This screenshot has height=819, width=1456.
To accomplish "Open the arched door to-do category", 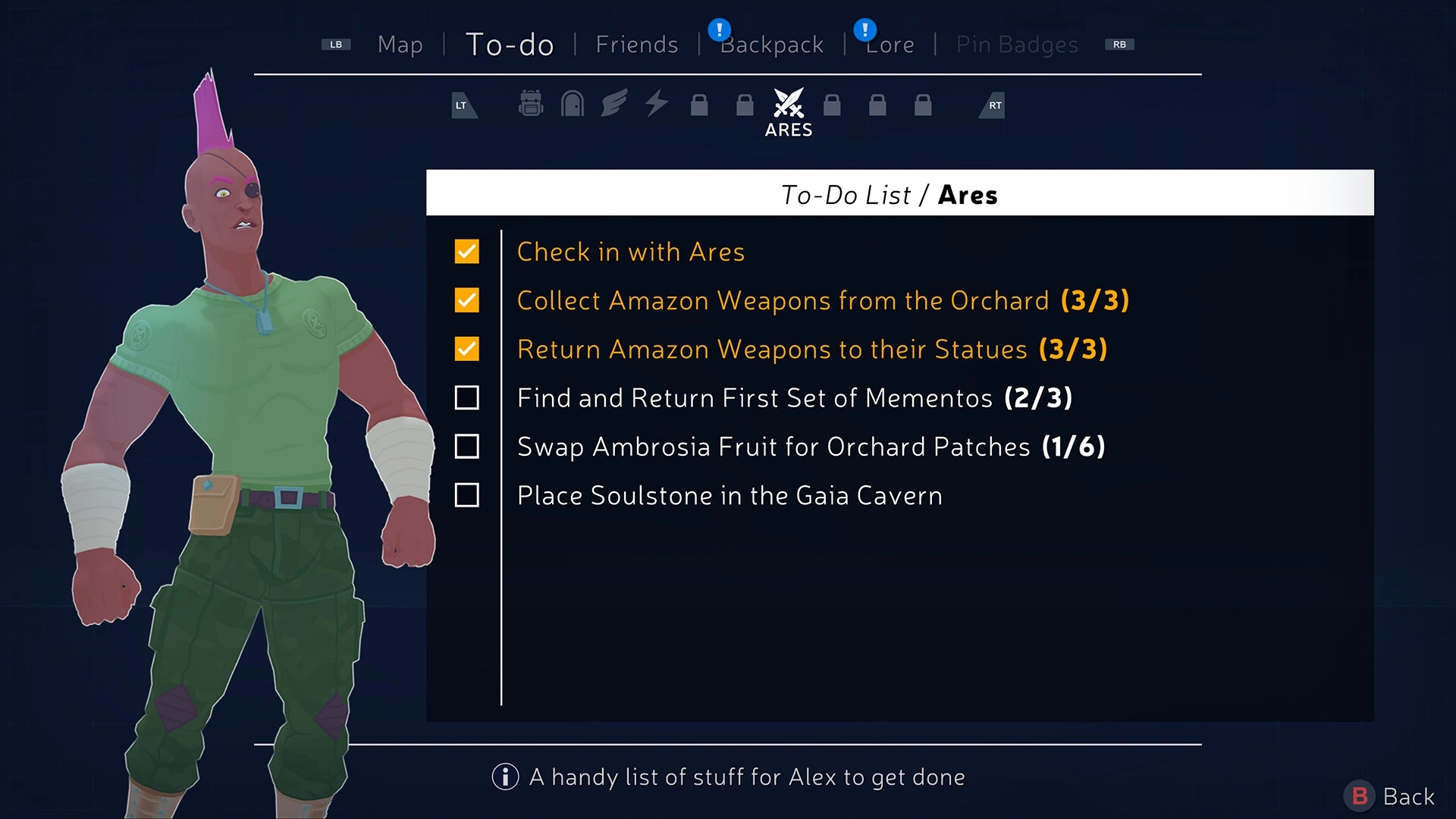I will pyautogui.click(x=572, y=103).
